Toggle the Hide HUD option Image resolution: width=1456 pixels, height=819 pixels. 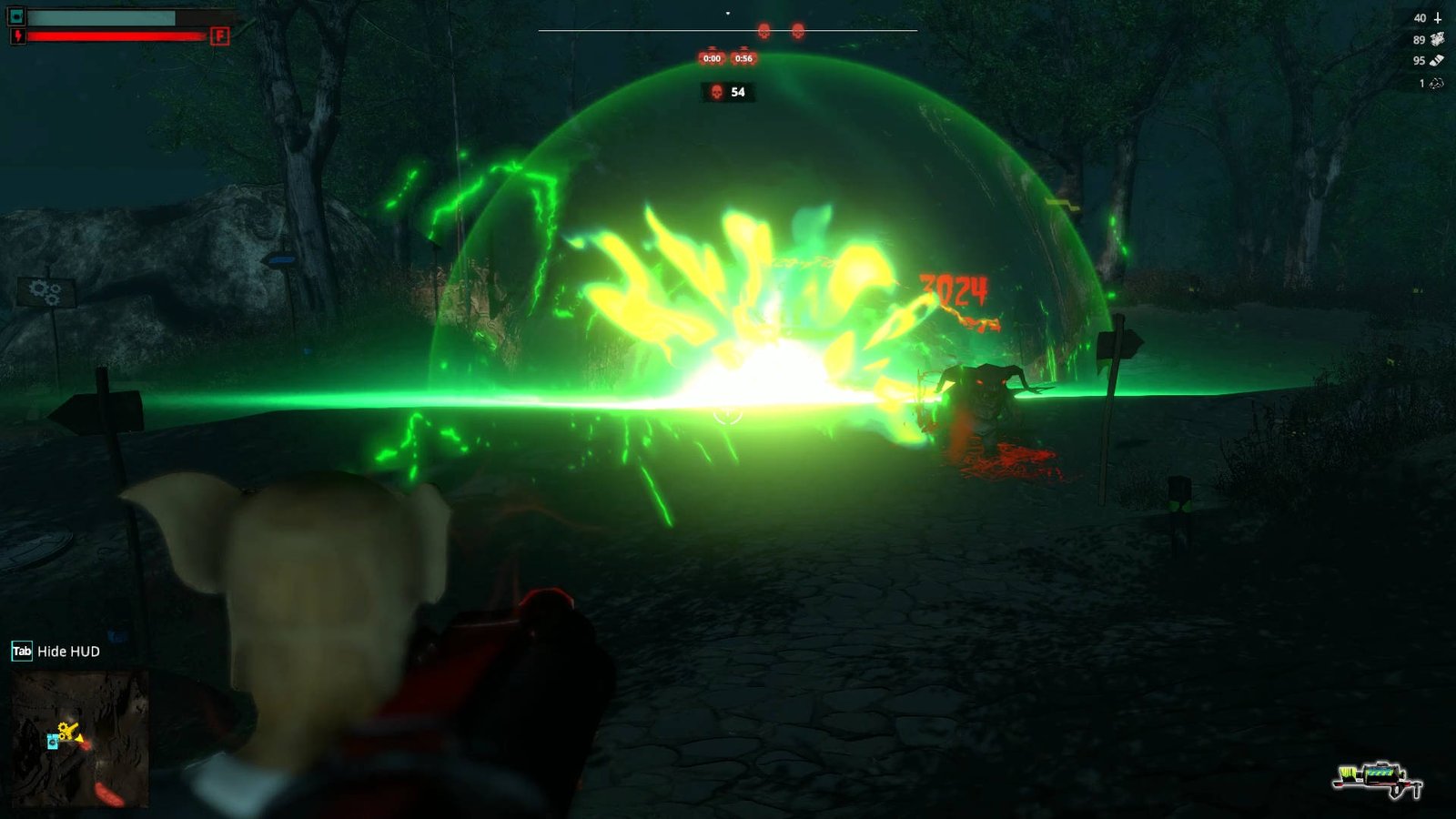[x=56, y=652]
